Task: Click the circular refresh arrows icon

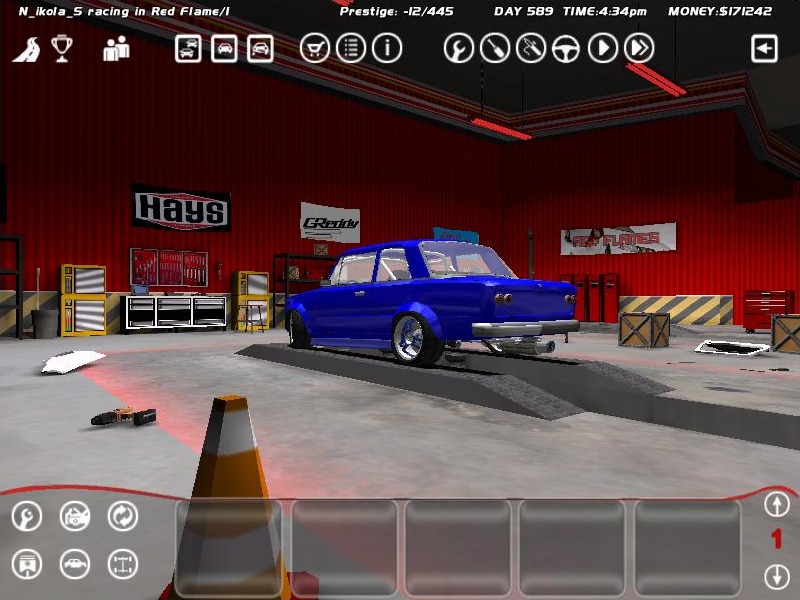Action: point(122,516)
